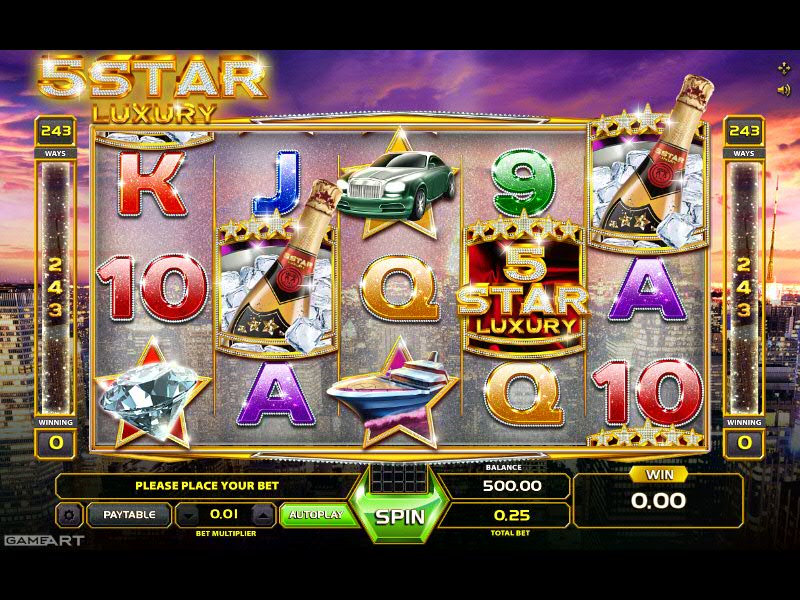Viewport: 800px width, 600px height.
Task: Hit the green SPIN button
Action: pyautogui.click(x=400, y=518)
